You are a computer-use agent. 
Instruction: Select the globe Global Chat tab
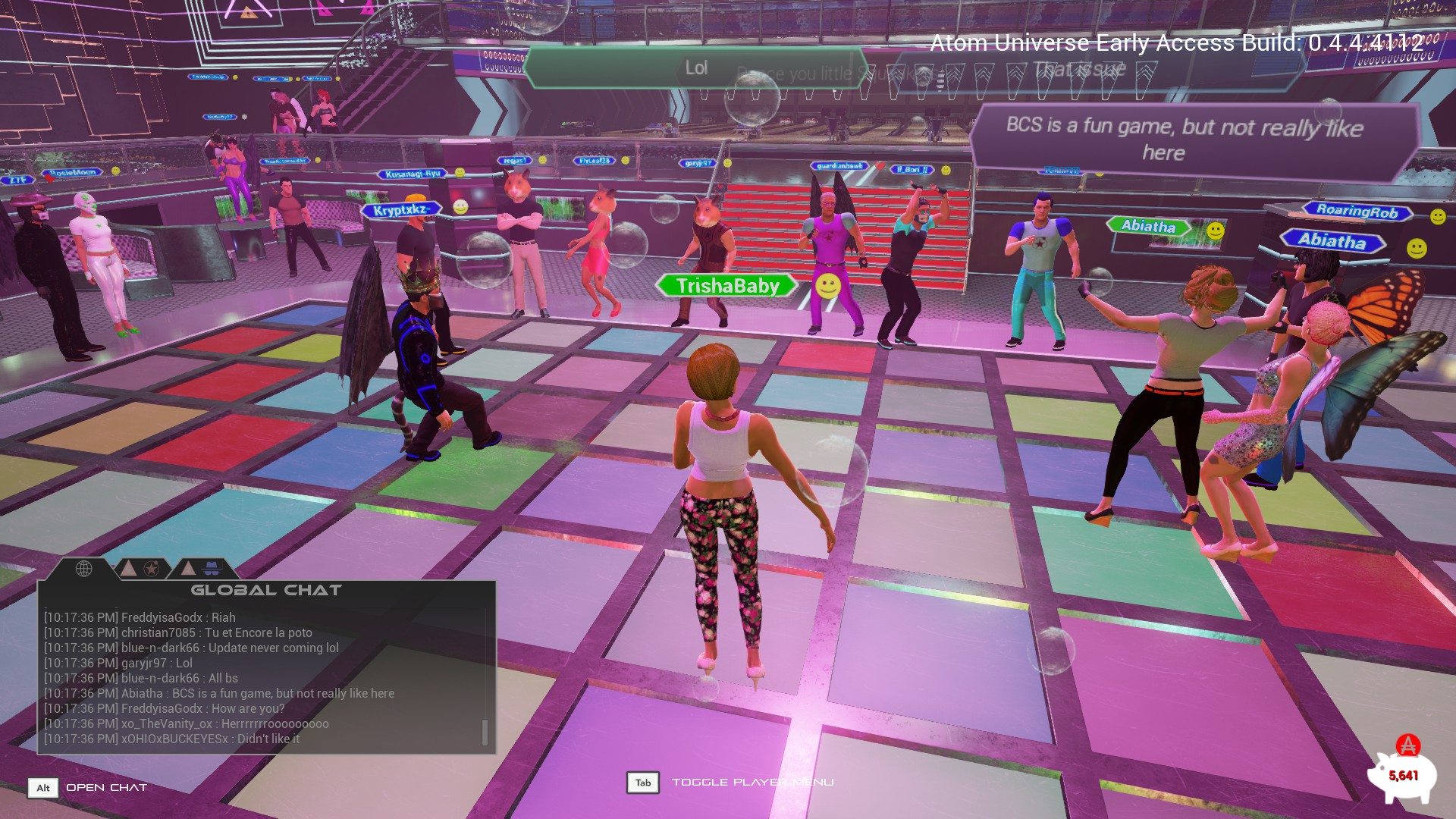tap(83, 568)
